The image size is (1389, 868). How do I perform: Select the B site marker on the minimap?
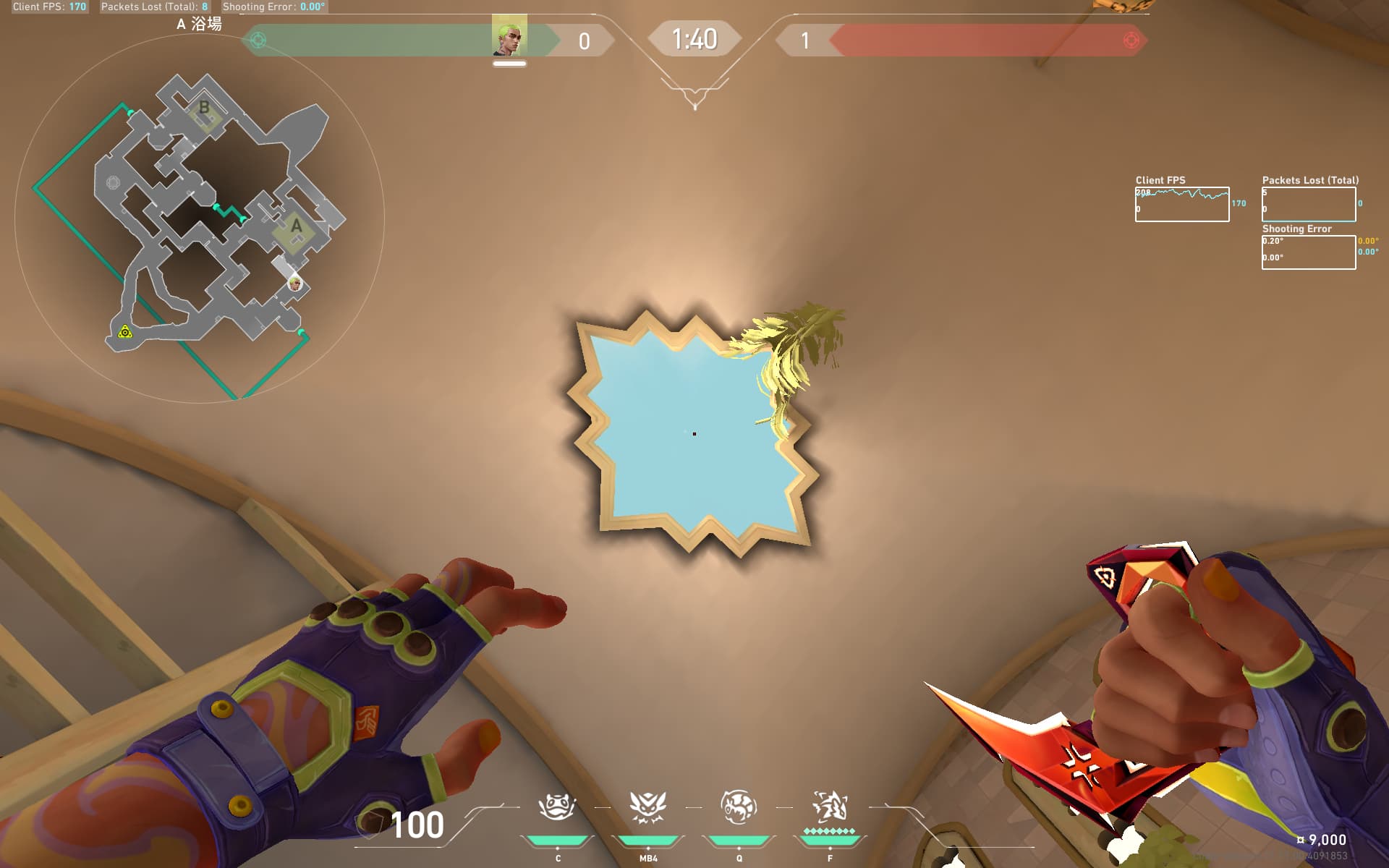point(204,108)
